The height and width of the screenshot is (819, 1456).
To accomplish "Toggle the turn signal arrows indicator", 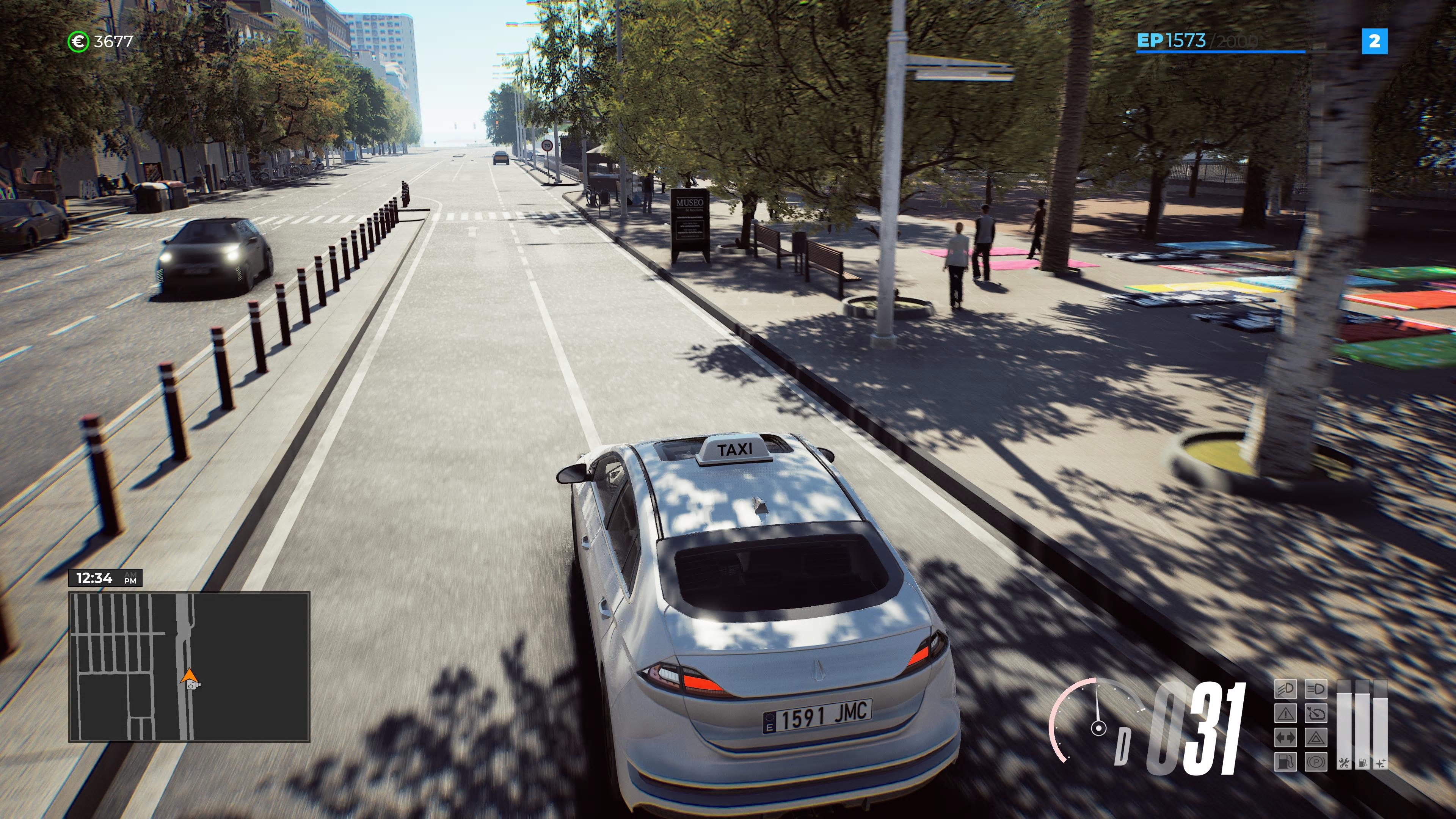I will 1286,737.
